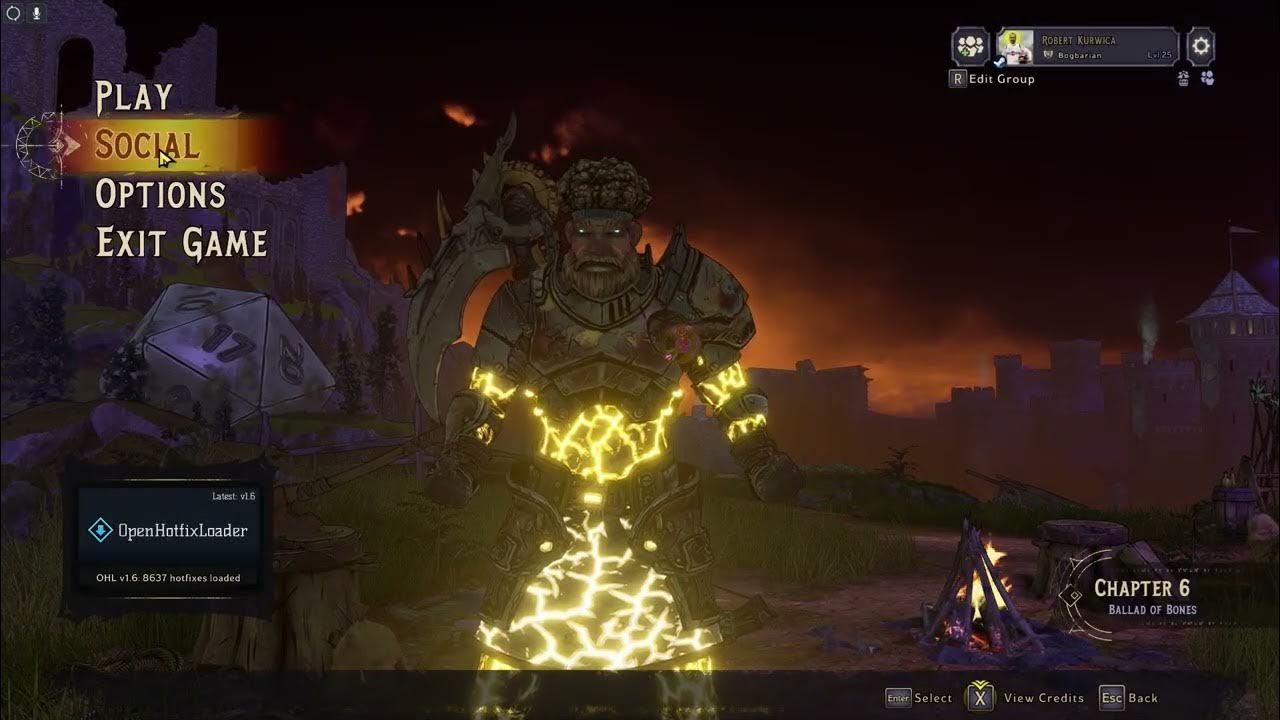
Task: Open the Social menu
Action: [147, 146]
